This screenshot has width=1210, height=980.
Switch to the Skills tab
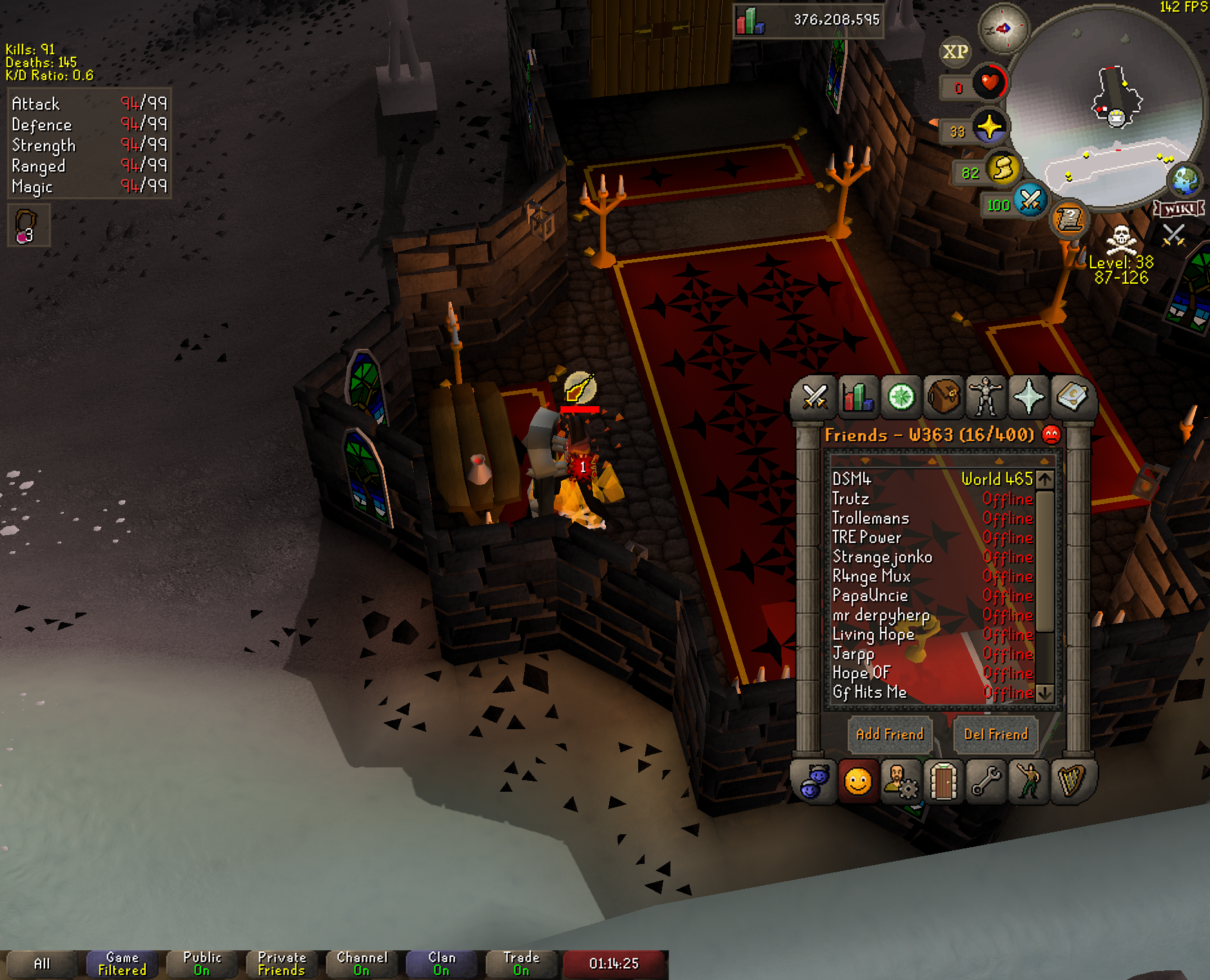(x=858, y=396)
